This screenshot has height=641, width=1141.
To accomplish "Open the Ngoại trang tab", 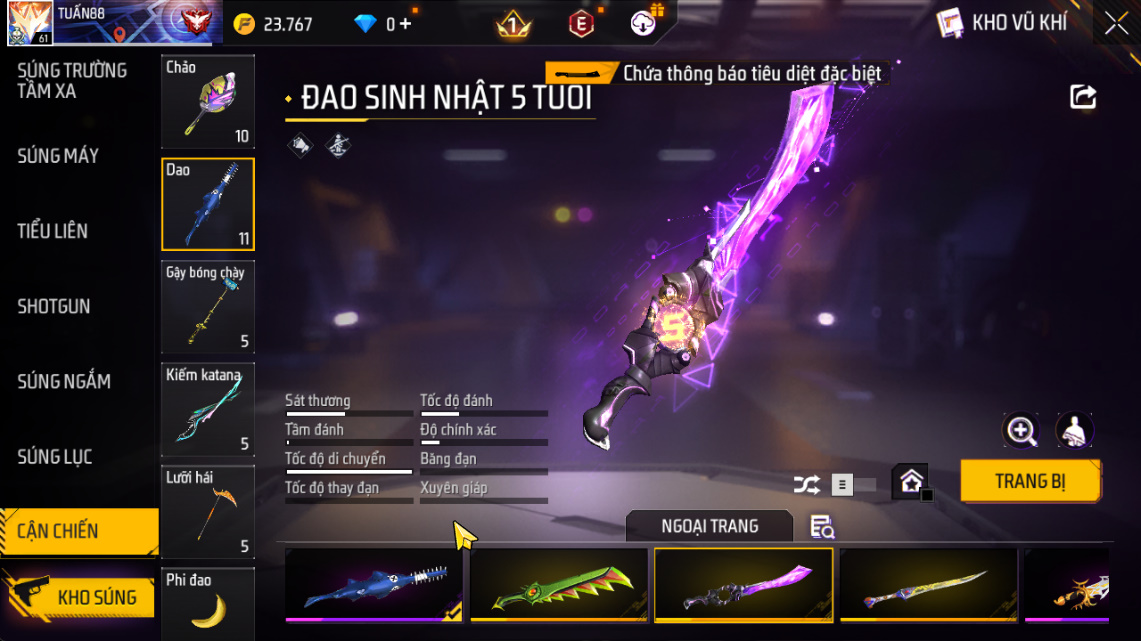I will coord(709,526).
